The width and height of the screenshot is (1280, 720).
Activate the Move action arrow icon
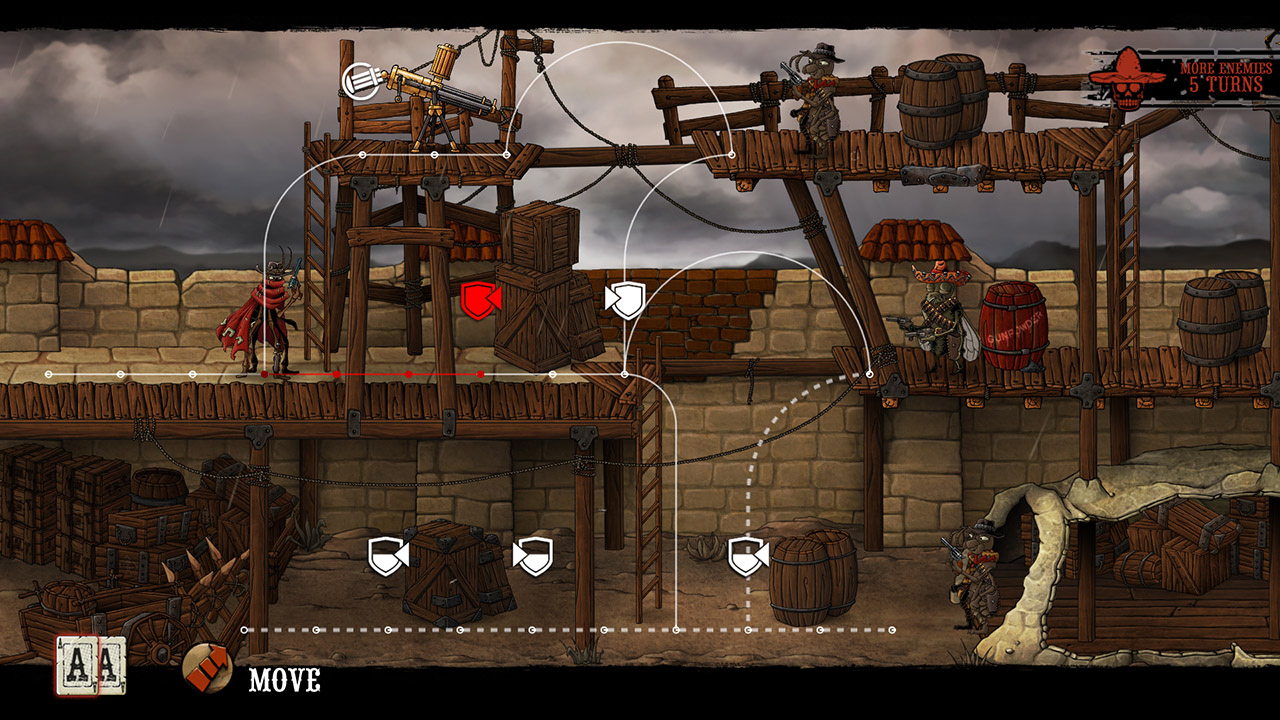coord(207,668)
